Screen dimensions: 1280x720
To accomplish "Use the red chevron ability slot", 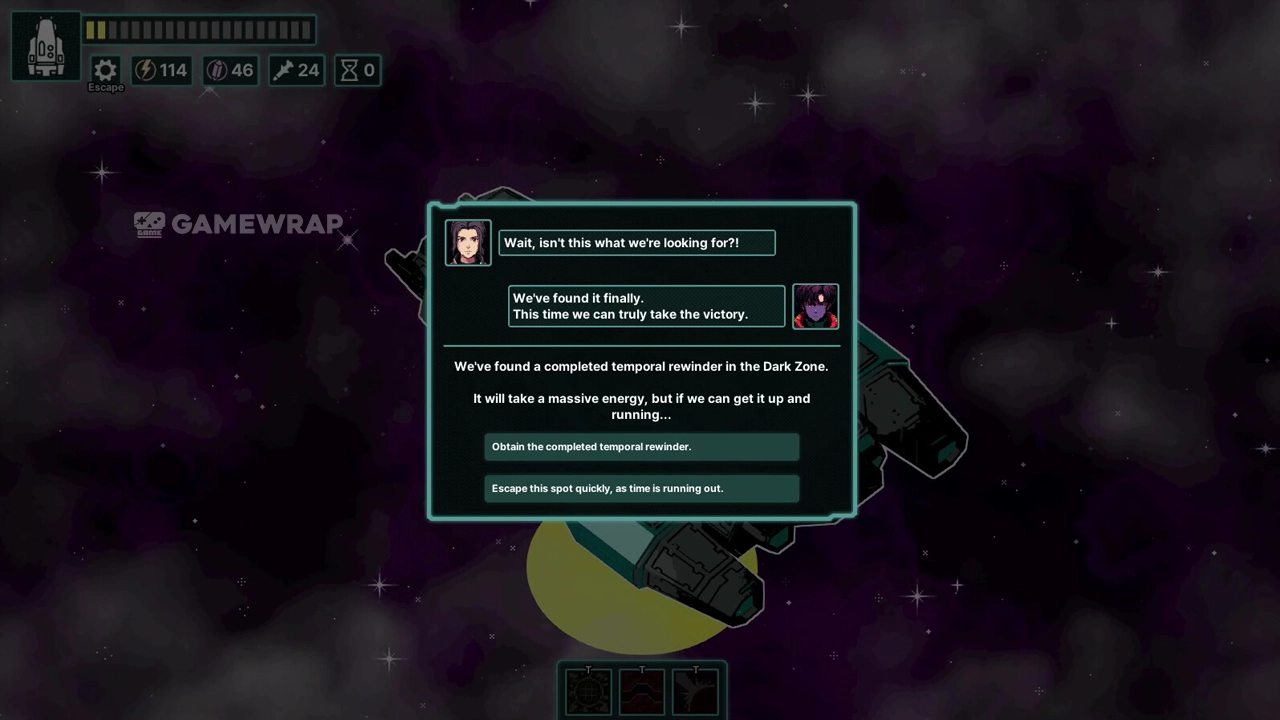I will [x=642, y=691].
